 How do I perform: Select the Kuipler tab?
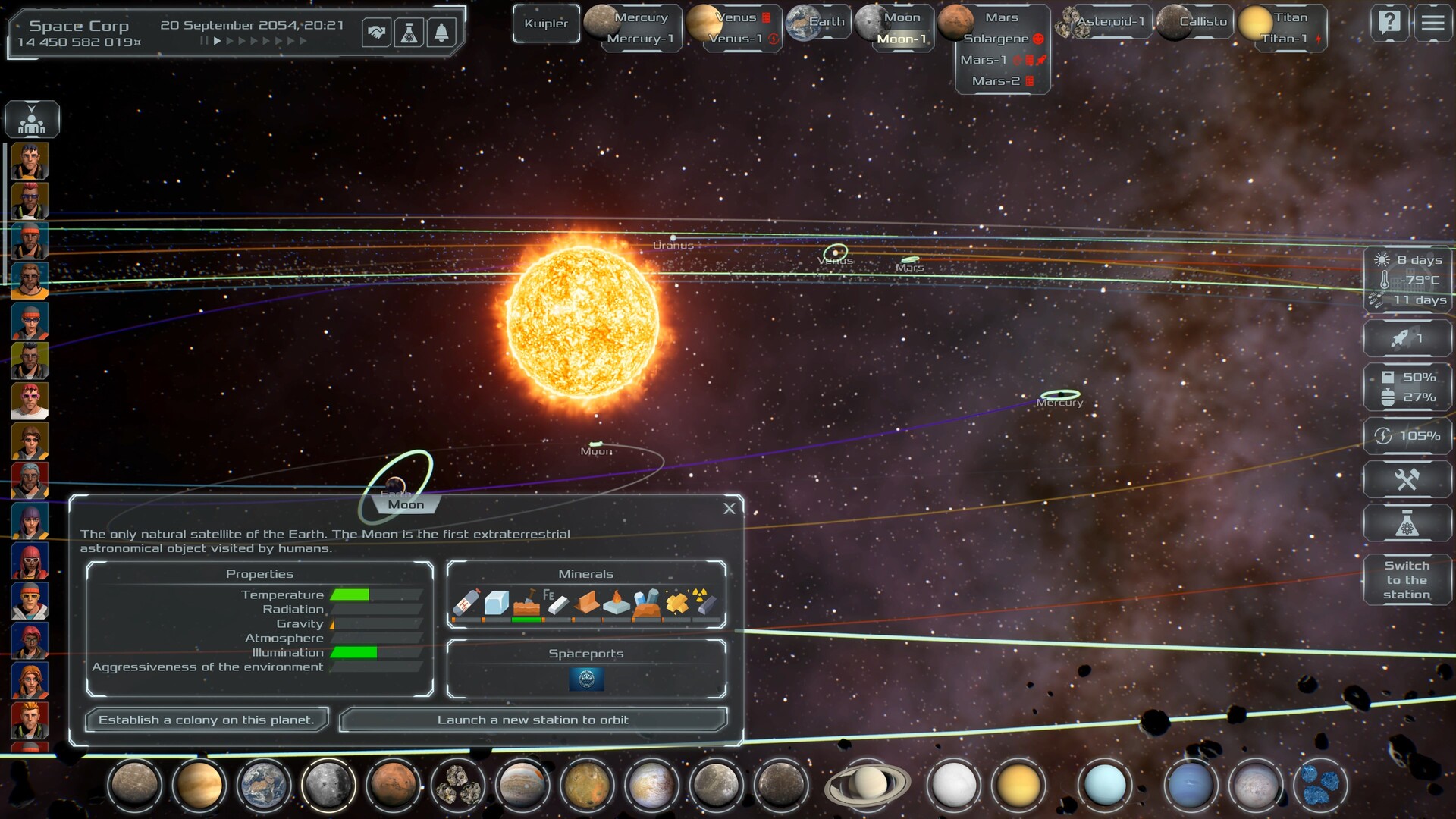click(546, 24)
